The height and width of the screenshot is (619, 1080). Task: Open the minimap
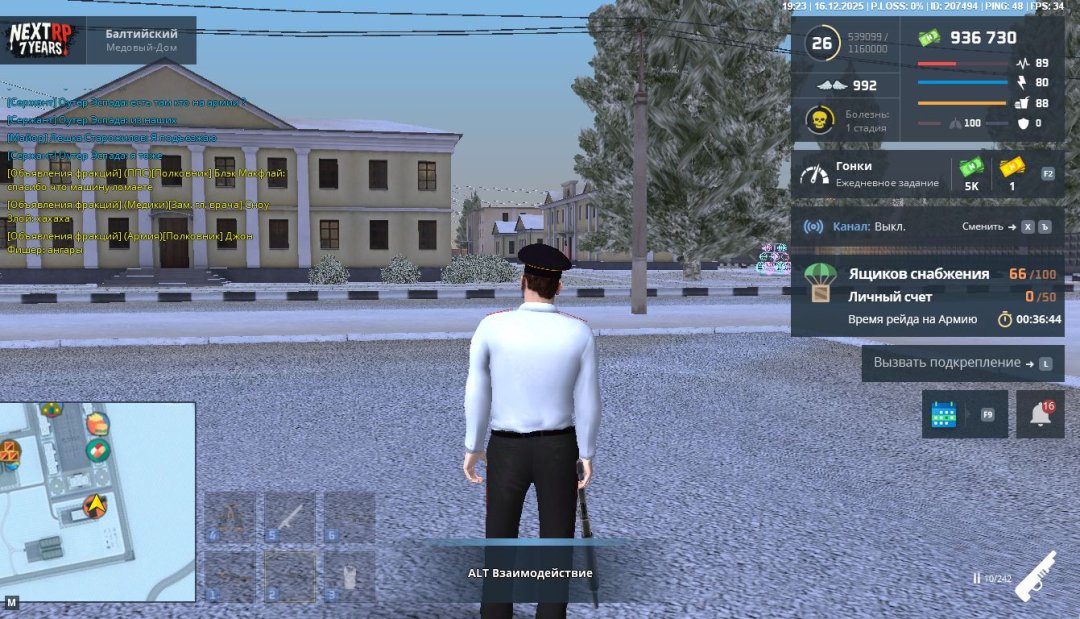pyautogui.click(x=97, y=501)
